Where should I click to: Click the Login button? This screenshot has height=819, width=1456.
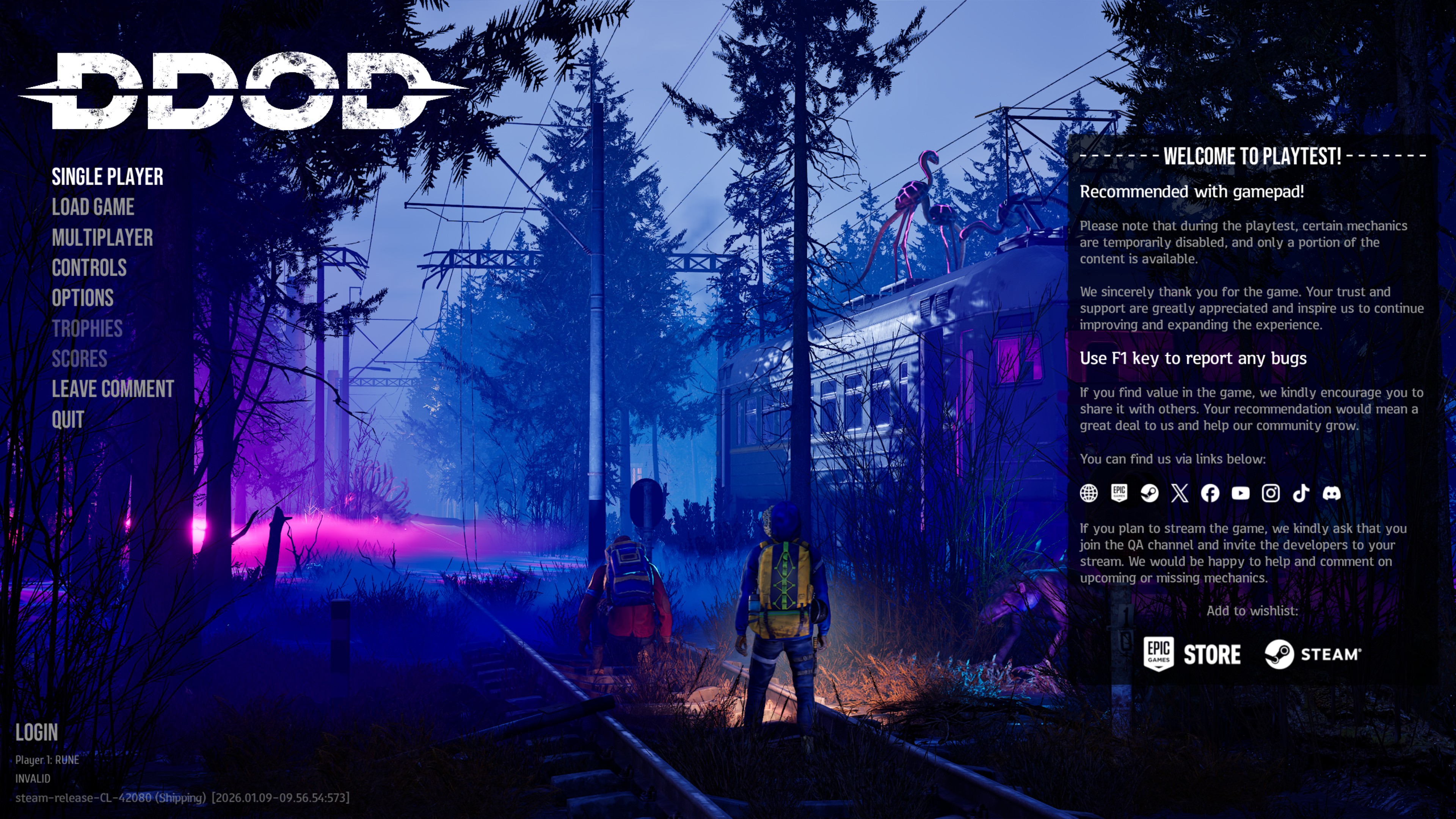click(x=37, y=733)
